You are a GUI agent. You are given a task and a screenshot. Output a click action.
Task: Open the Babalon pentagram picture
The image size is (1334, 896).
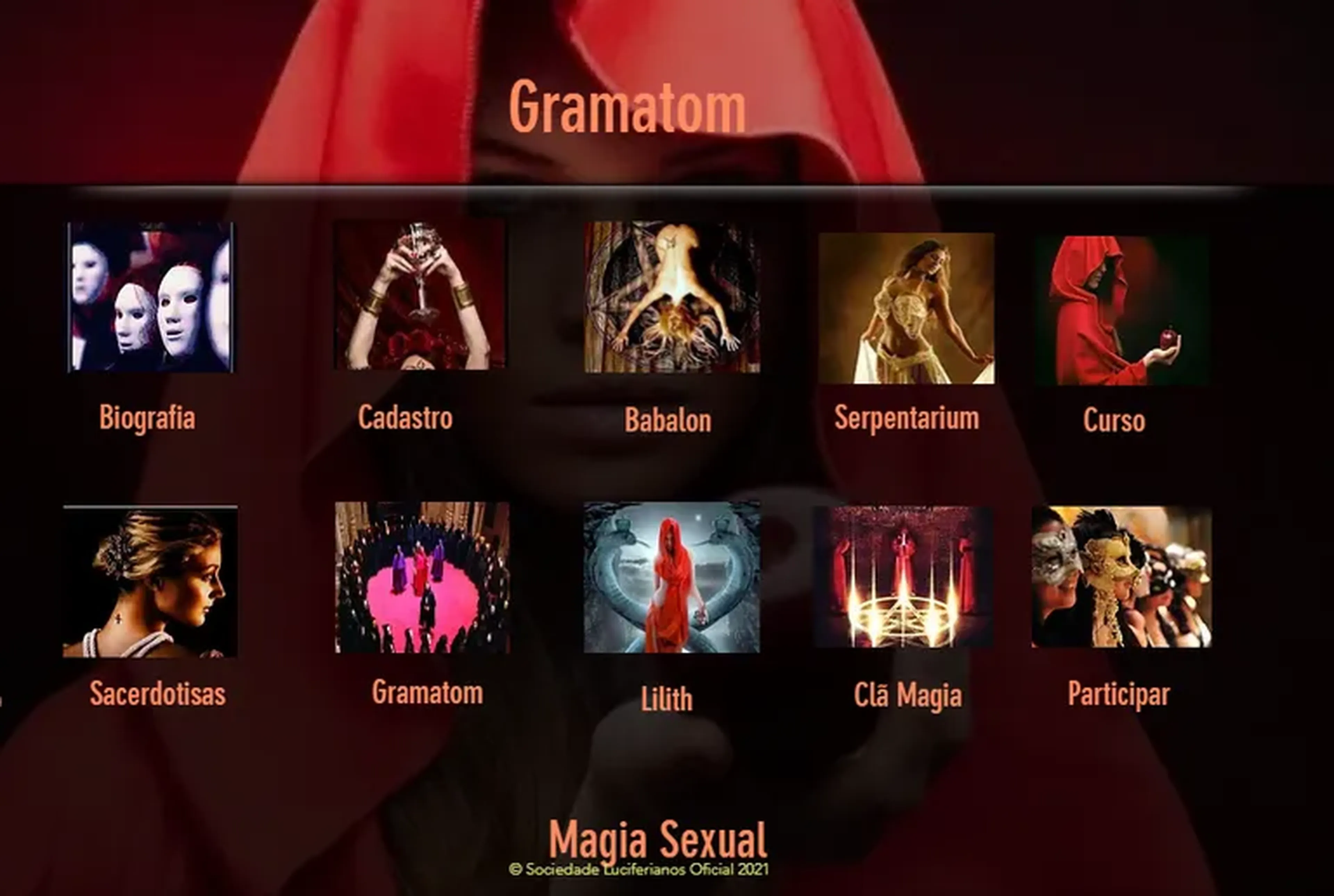672,297
